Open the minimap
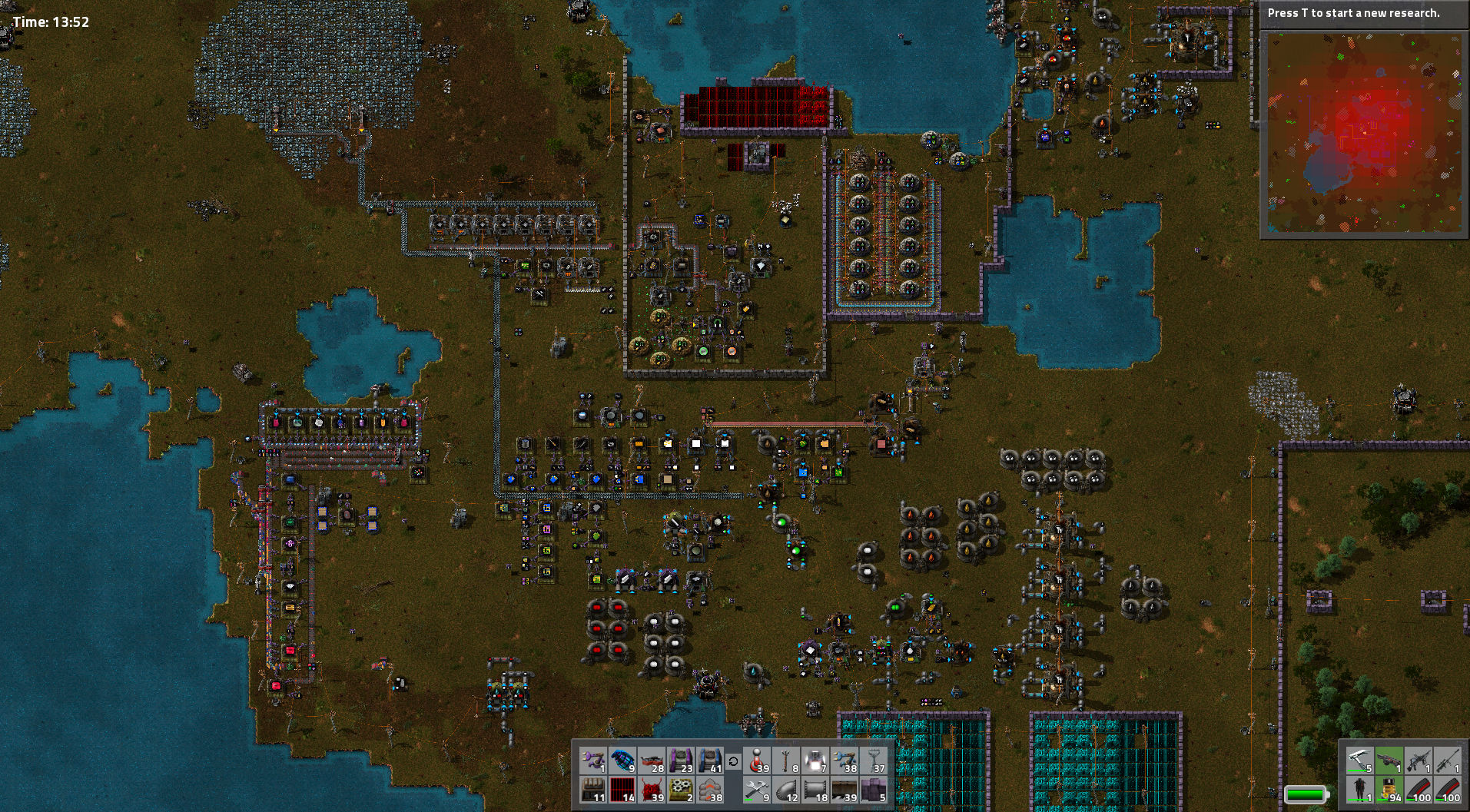Screen dimensions: 1470x812 coord(1364,132)
